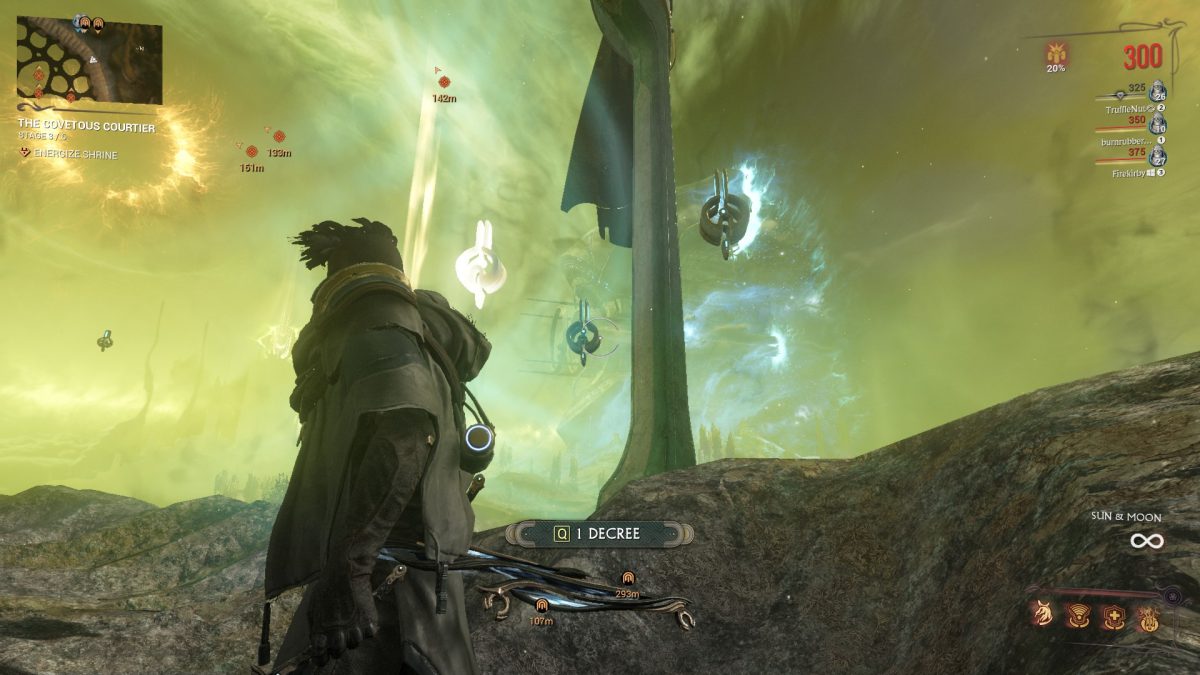Select the 293m arch waypoint marker
1200x675 pixels.
pos(628,577)
